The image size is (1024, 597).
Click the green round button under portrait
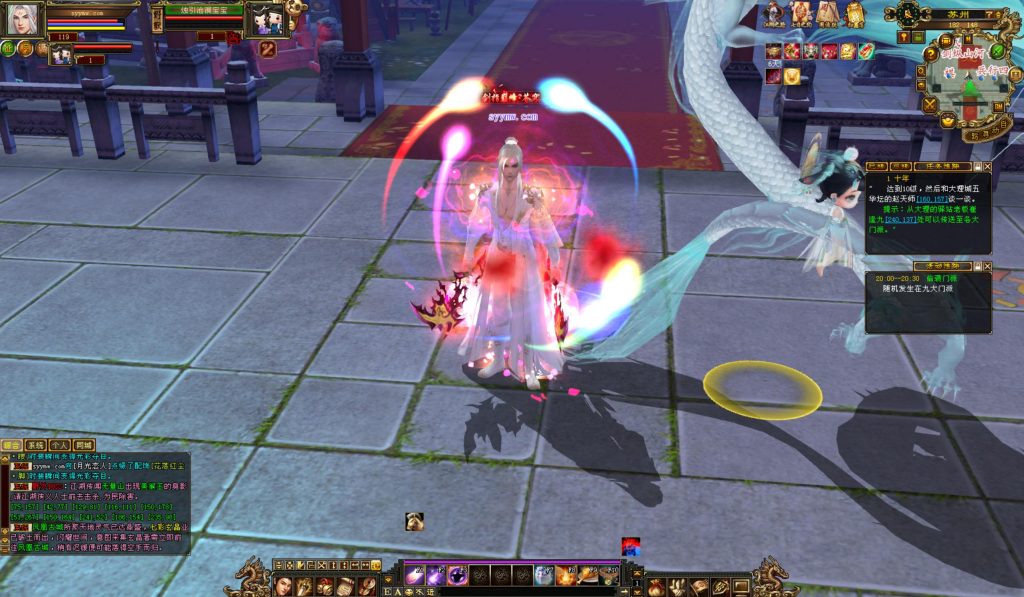pos(8,48)
